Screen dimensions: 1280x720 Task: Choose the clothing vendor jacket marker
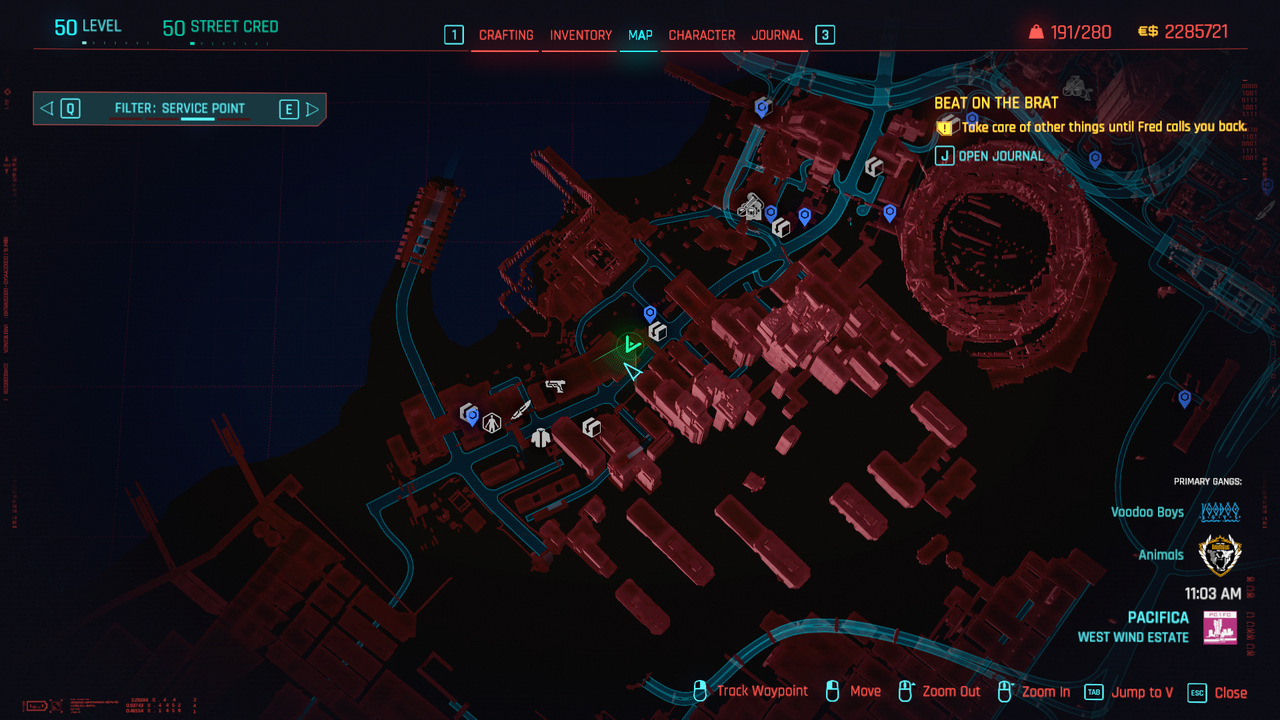541,437
